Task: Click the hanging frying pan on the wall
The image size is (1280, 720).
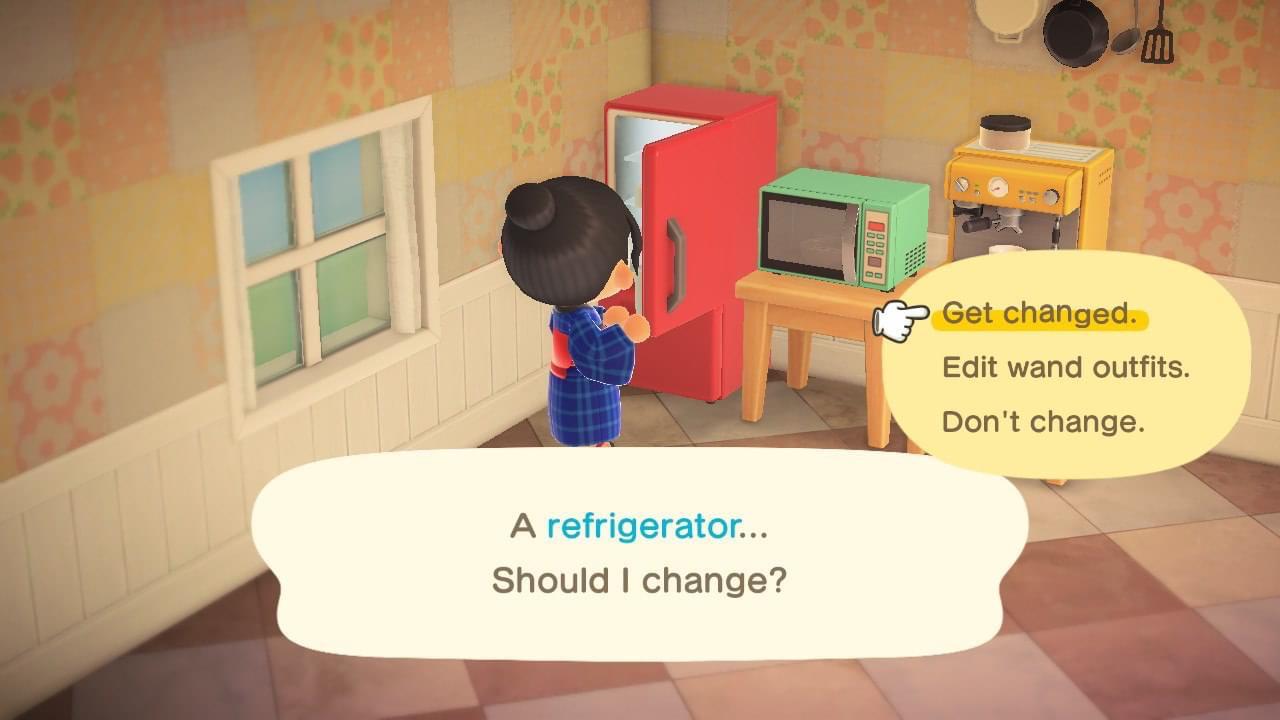Action: pos(1075,35)
